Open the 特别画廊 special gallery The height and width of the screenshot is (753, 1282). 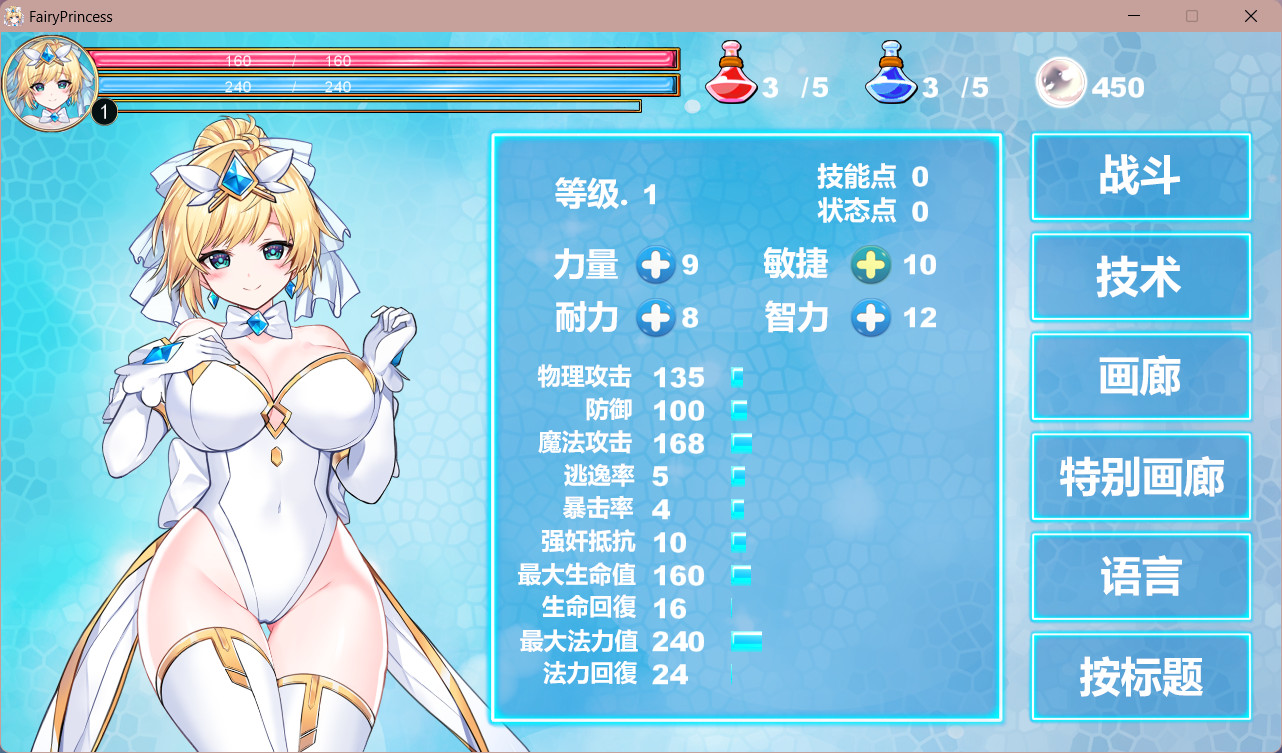[1140, 477]
